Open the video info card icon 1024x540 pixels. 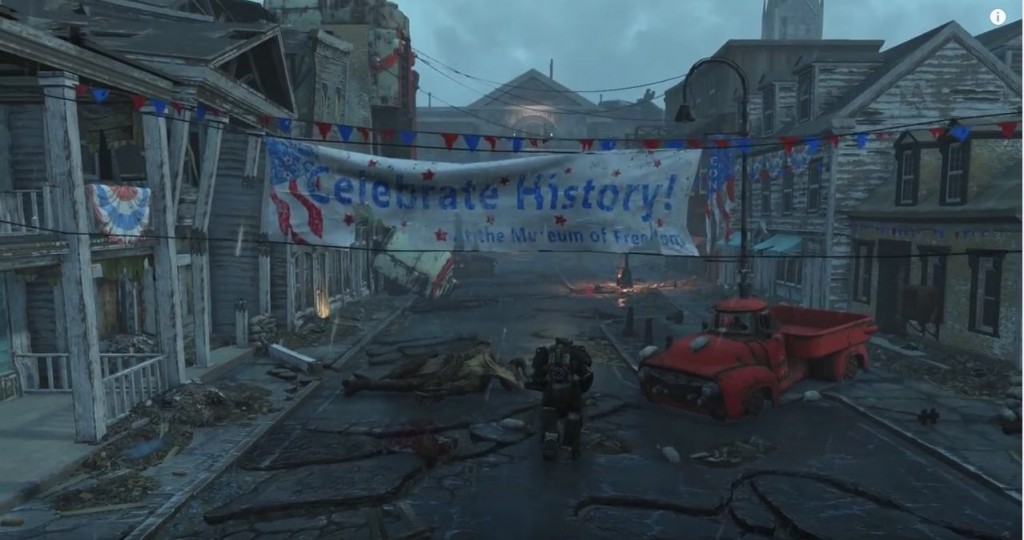point(997,16)
